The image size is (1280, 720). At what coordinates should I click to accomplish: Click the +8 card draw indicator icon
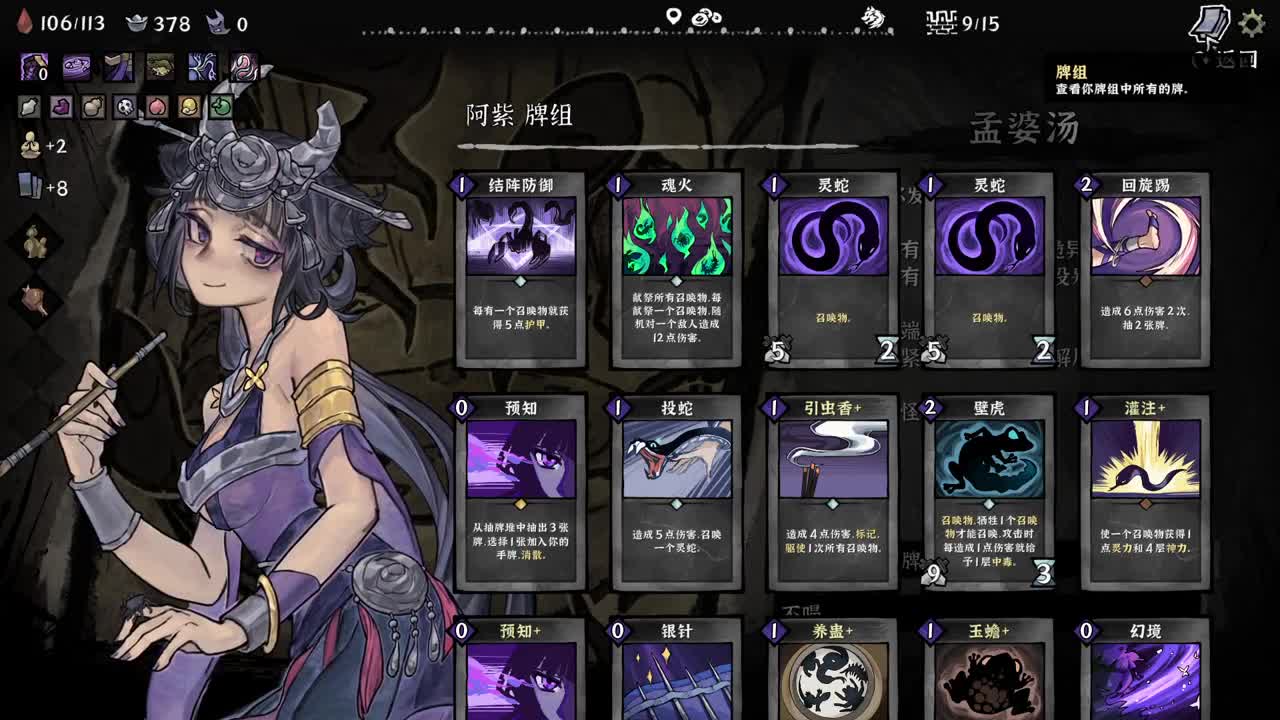coord(28,184)
